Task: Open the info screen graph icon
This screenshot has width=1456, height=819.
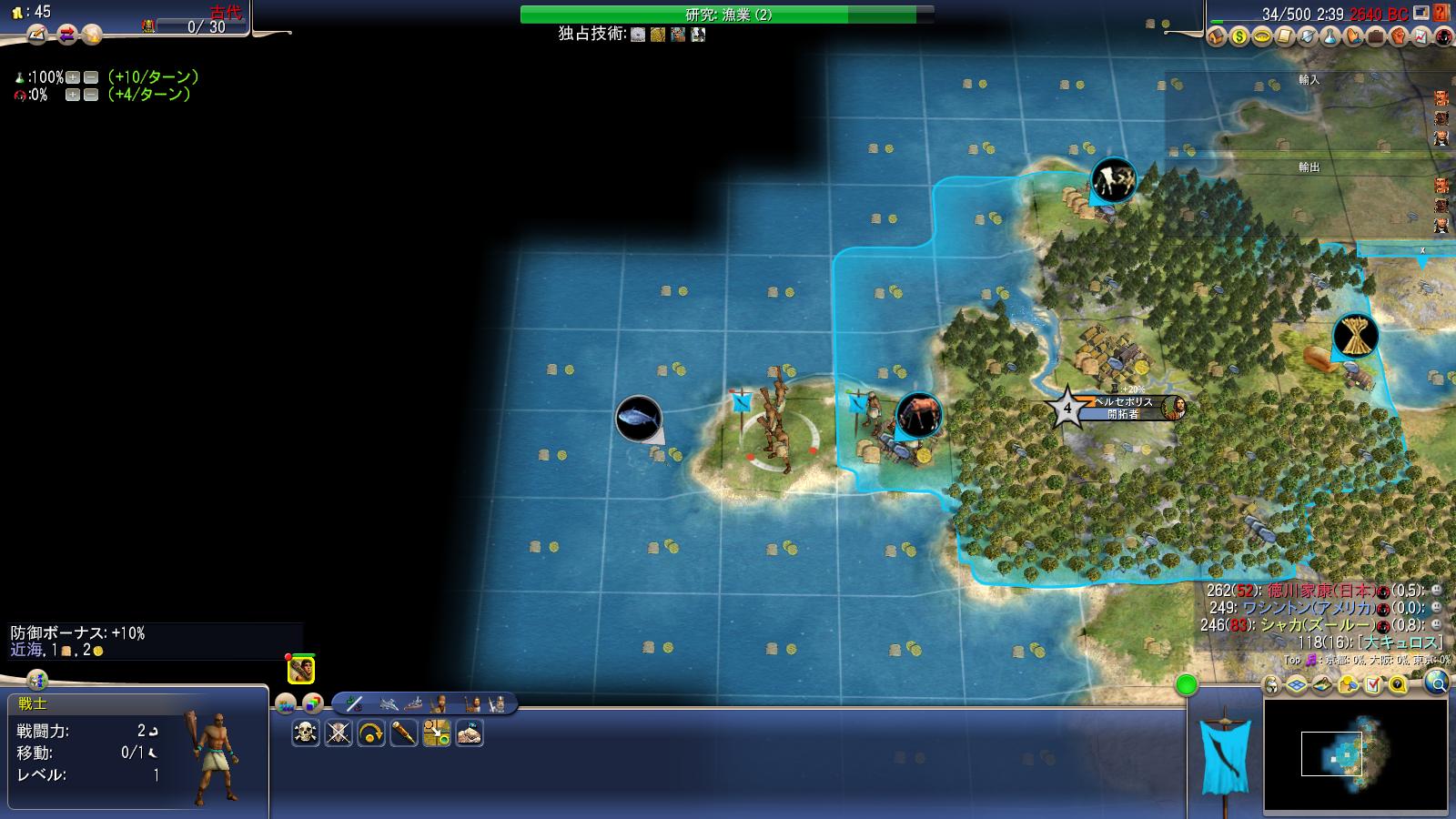Action: point(1421,37)
